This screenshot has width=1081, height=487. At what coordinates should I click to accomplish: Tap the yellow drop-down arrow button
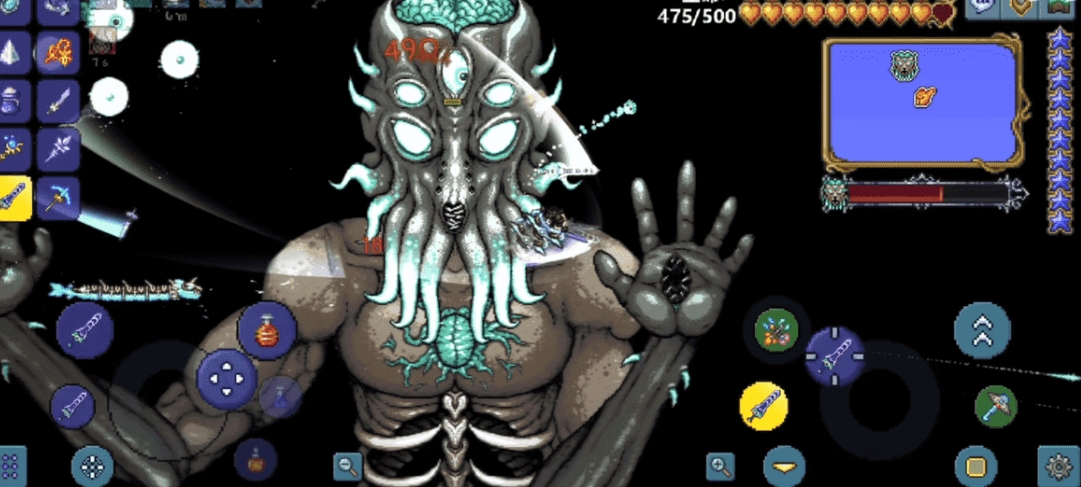click(784, 466)
